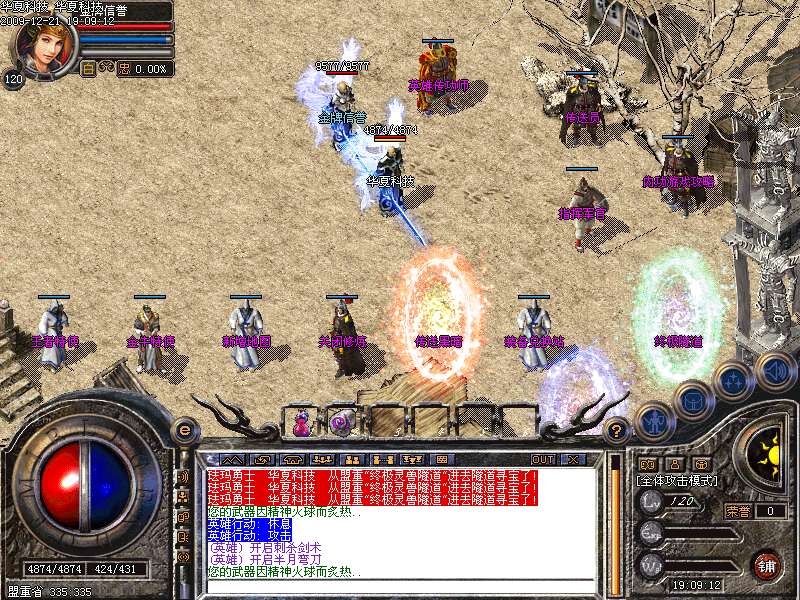Image resolution: width=800 pixels, height=600 pixels.
Task: Open the skills round button with sparkles
Action: tap(733, 381)
